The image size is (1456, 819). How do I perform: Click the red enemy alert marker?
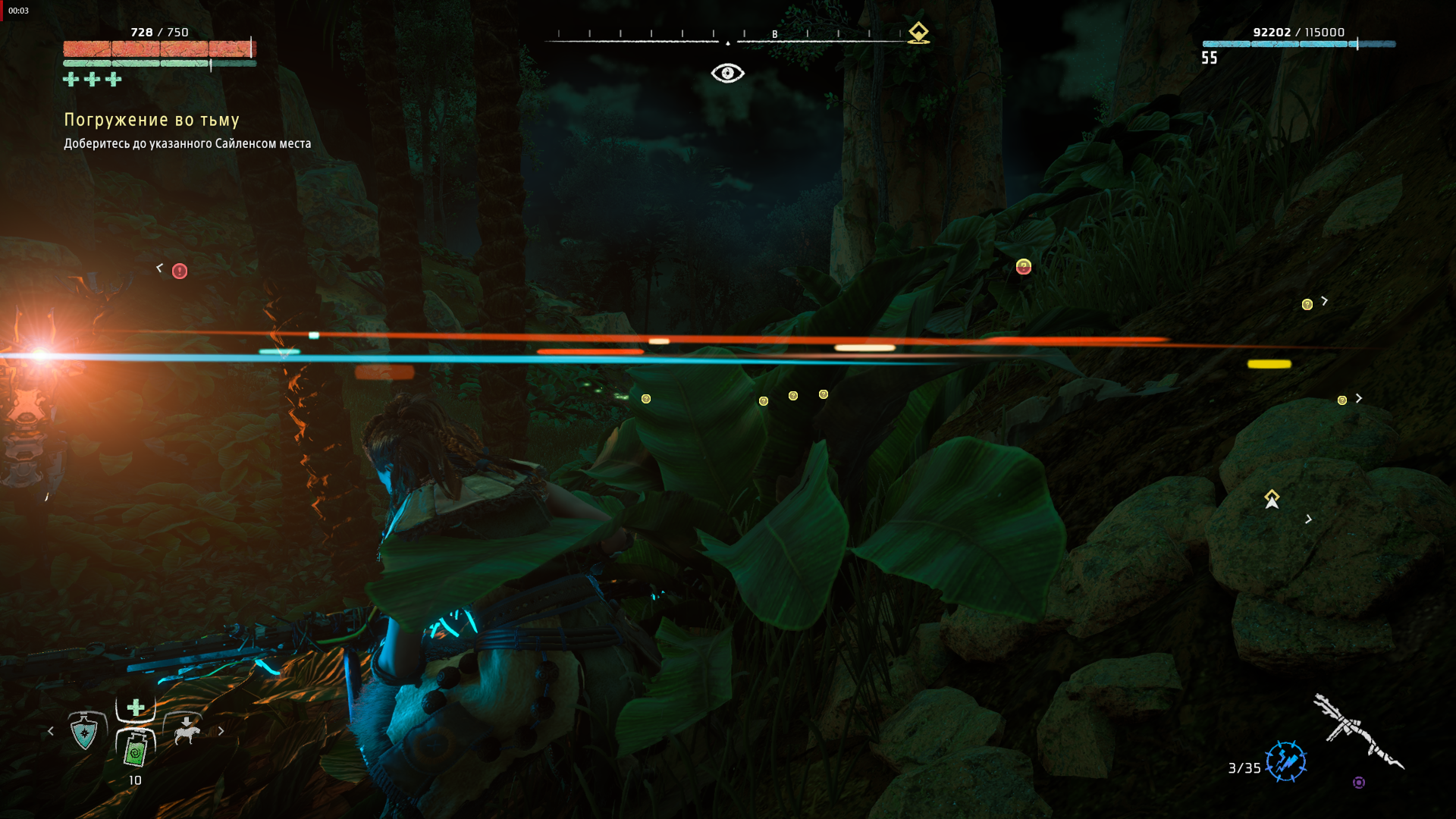click(x=180, y=271)
